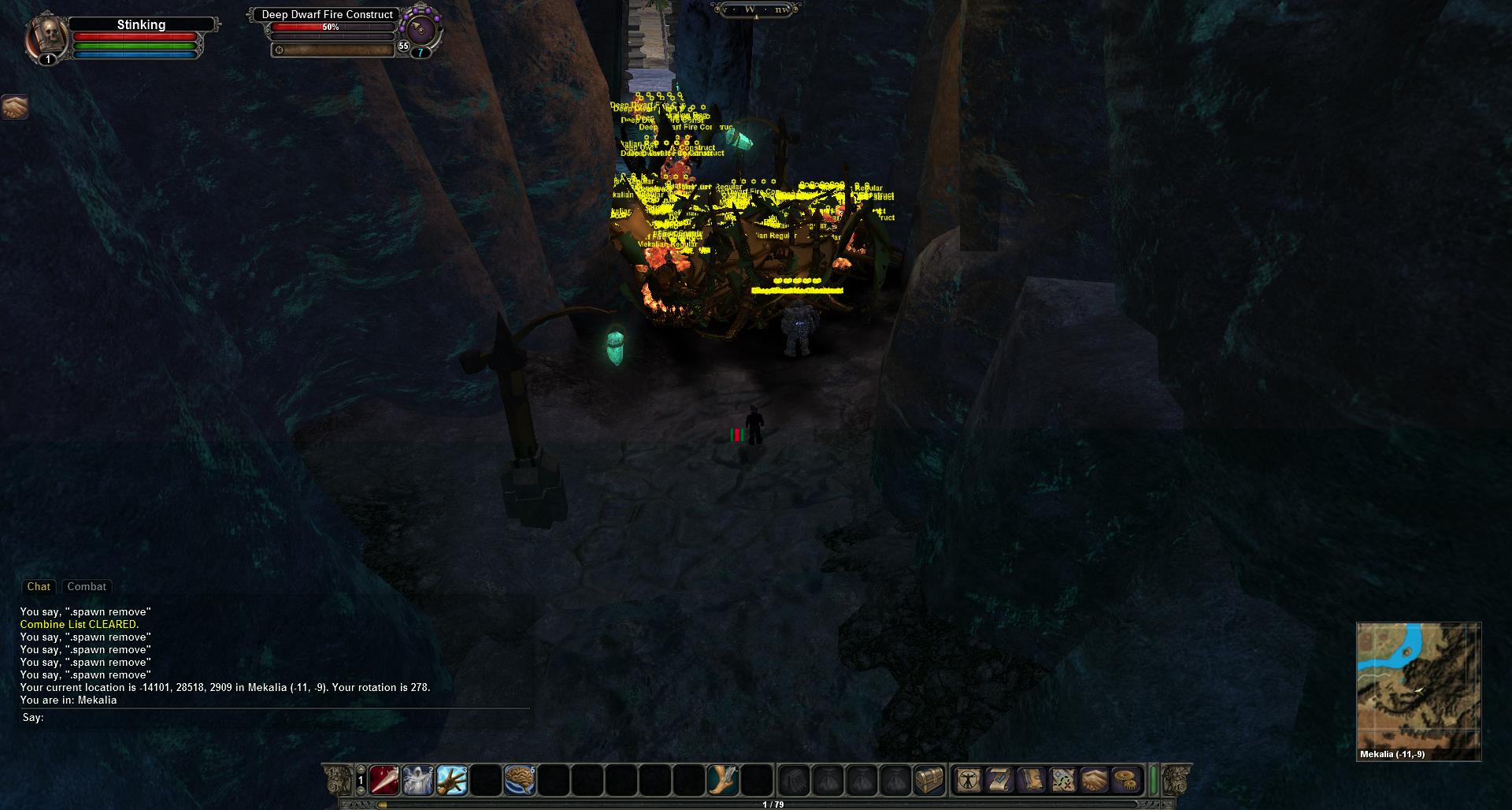The image size is (1512, 810).
Task: Open the book journal icon
Action: [x=1032, y=780]
